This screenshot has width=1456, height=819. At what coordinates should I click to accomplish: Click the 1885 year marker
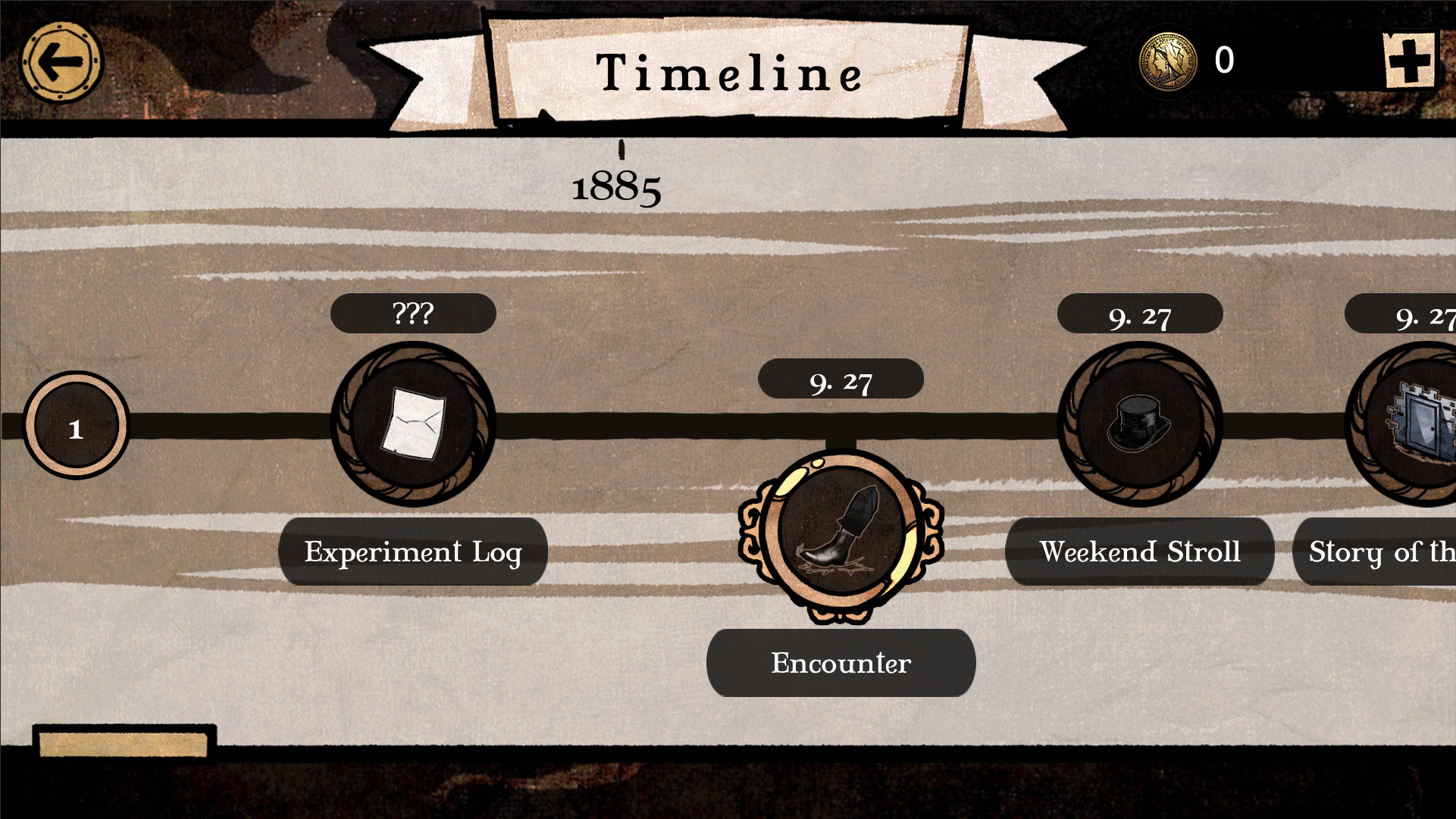point(616,188)
